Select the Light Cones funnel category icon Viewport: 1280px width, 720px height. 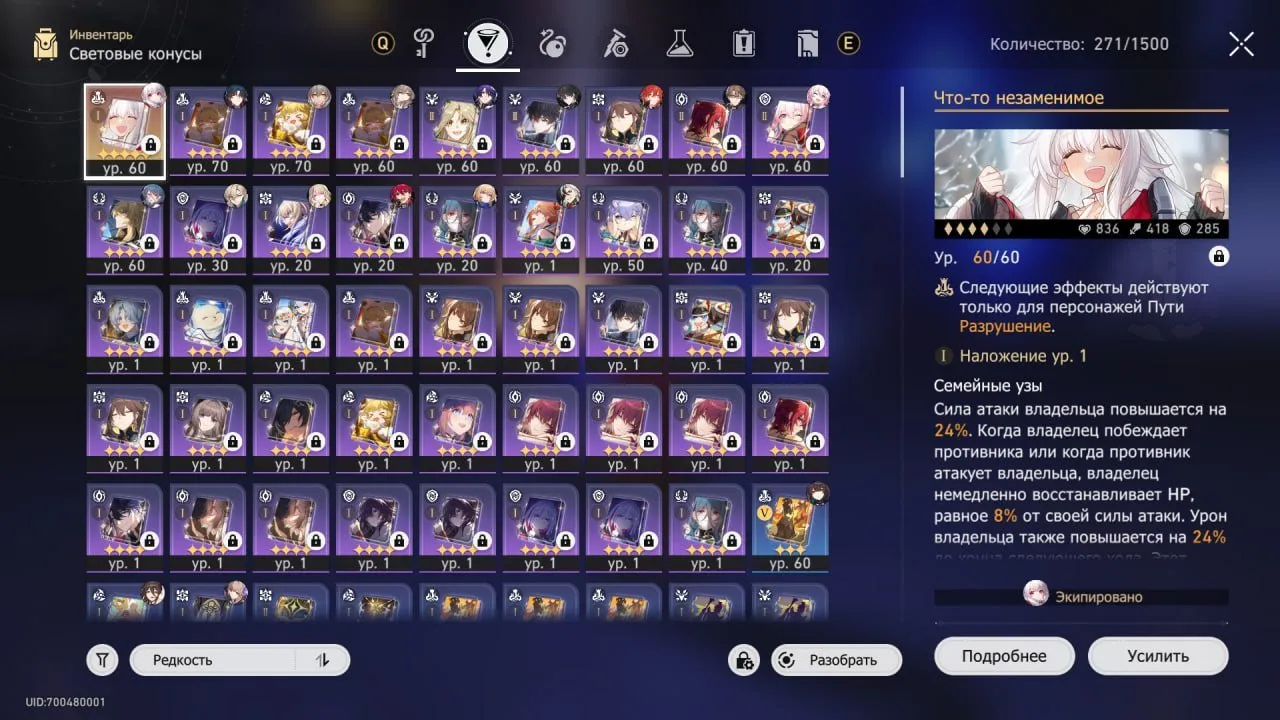(487, 42)
